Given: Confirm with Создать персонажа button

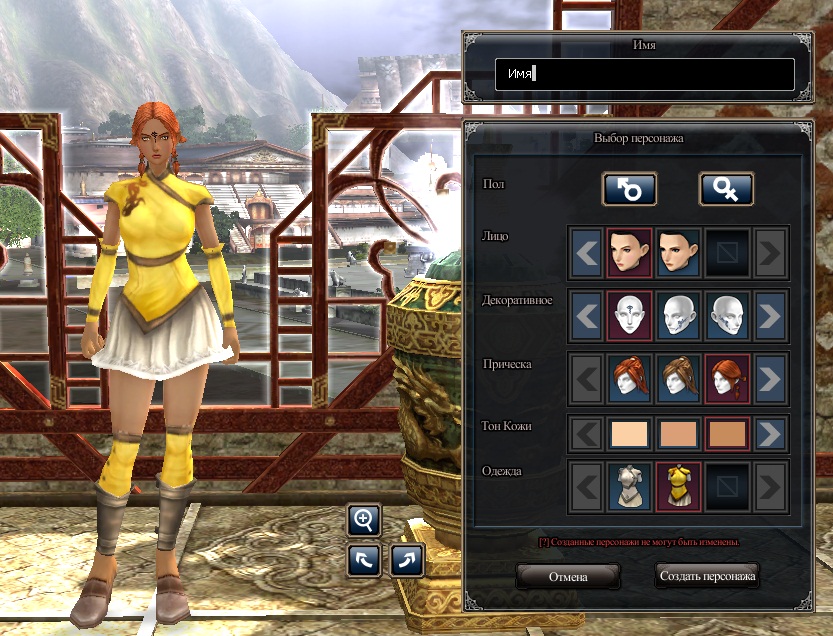Looking at the screenshot, I should (708, 577).
